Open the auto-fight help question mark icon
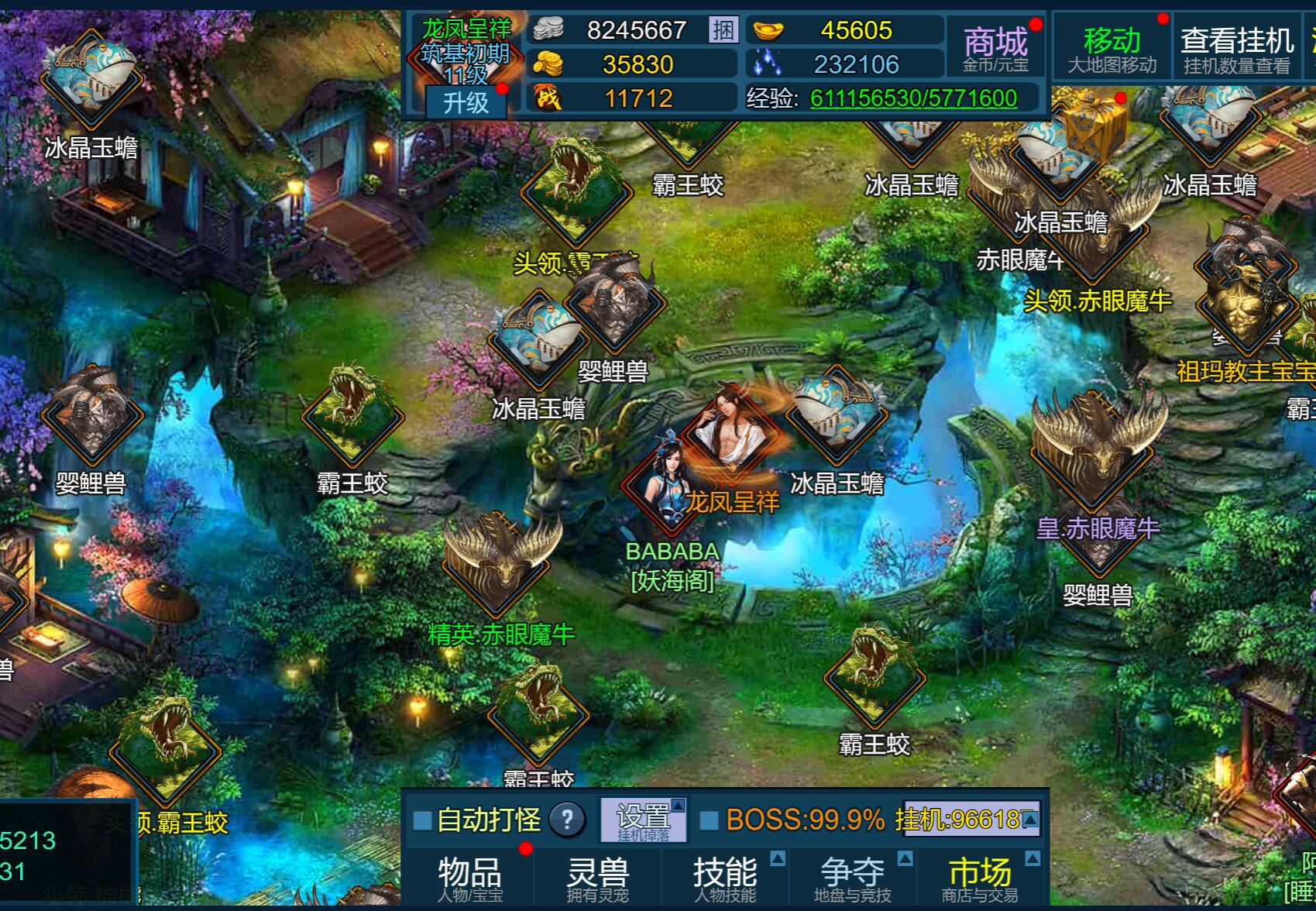Screen dimensions: 1316x911 click(569, 820)
